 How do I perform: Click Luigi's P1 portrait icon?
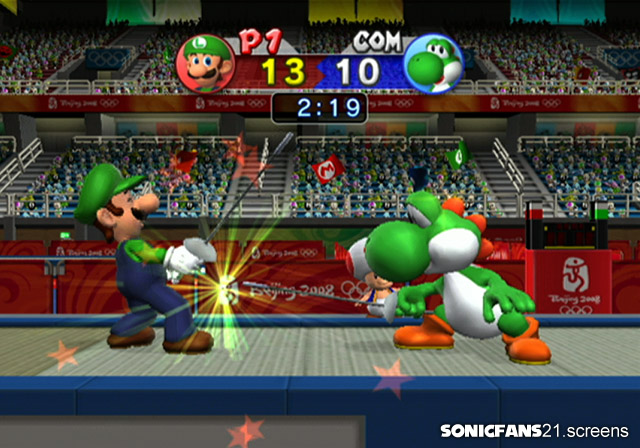tap(205, 63)
